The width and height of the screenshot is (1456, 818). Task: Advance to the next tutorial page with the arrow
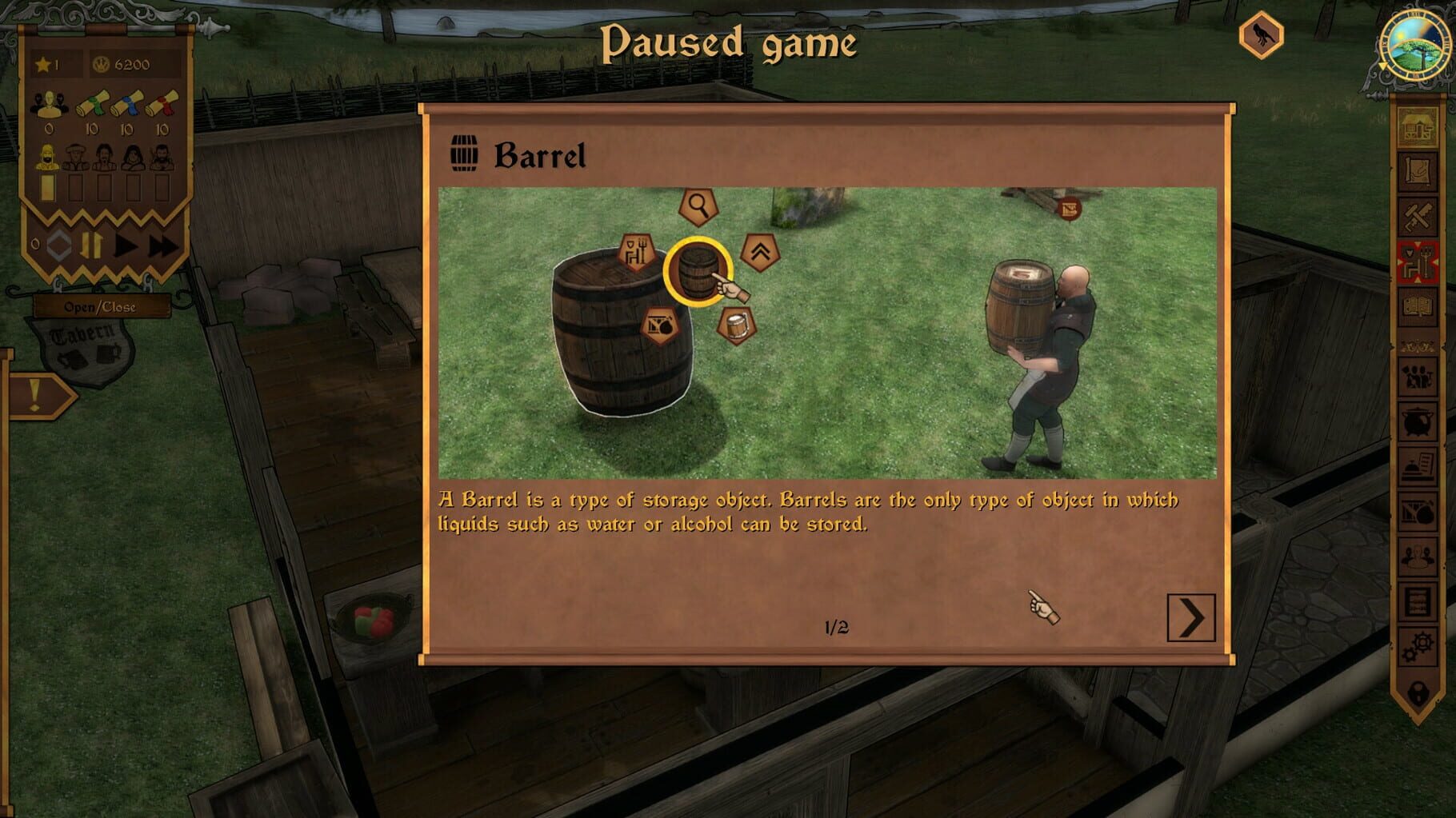[x=1193, y=617]
